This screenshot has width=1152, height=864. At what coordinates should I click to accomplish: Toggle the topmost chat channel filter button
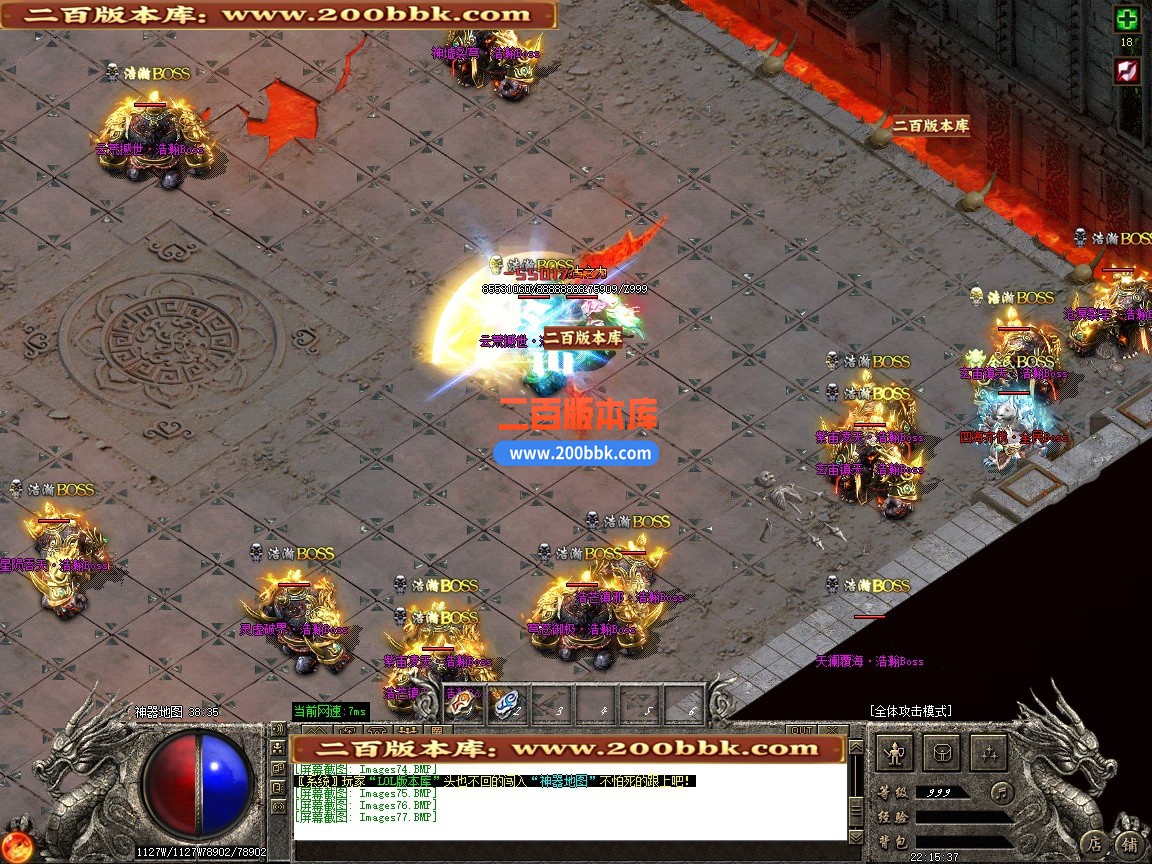(279, 730)
